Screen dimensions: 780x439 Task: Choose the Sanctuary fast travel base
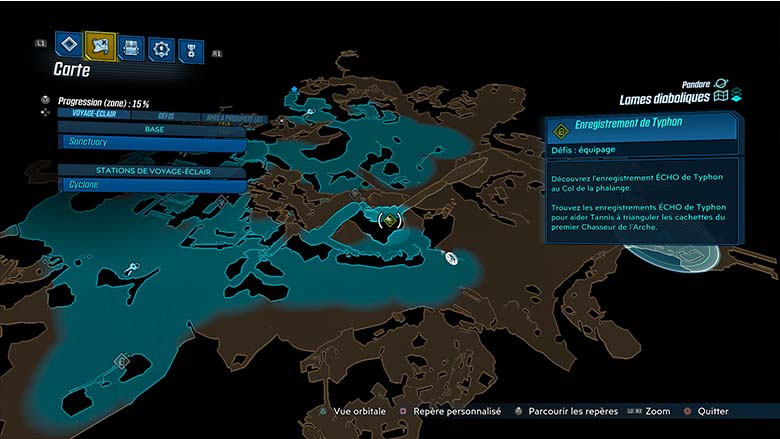tap(151, 142)
